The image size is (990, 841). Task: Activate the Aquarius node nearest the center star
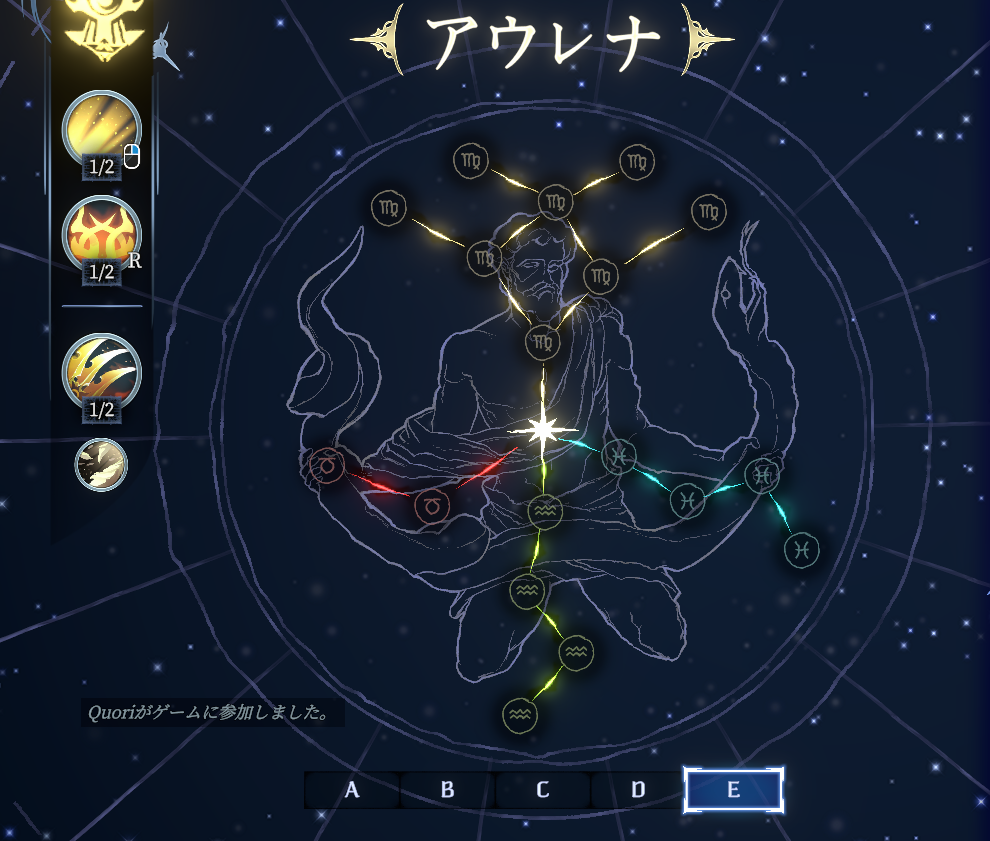[x=545, y=512]
